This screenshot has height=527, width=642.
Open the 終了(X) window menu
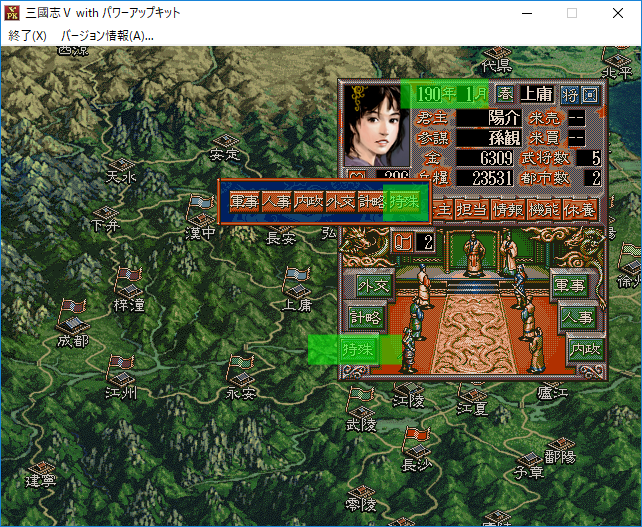tap(27, 35)
